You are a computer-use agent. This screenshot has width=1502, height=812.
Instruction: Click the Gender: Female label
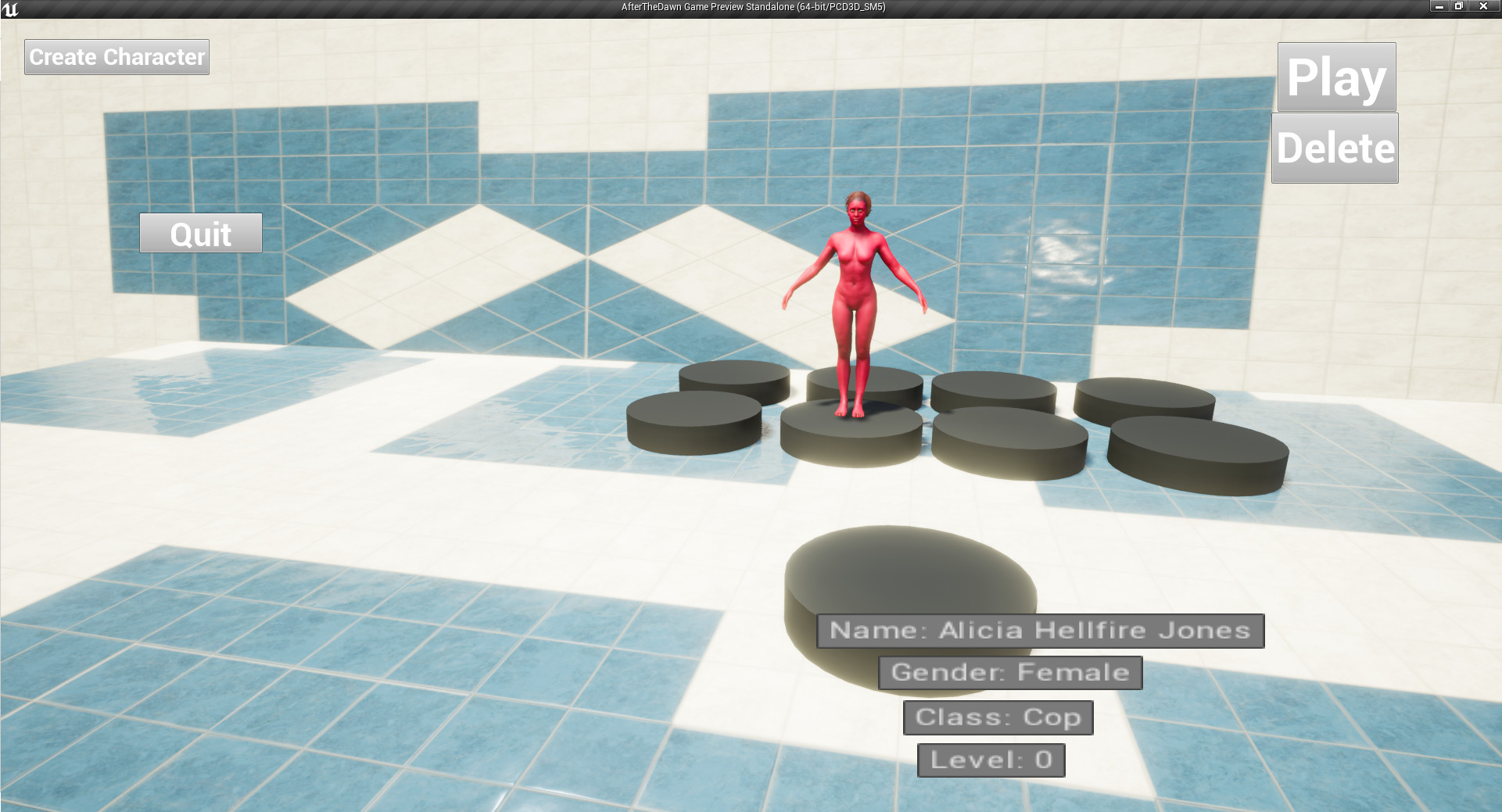coord(1009,671)
